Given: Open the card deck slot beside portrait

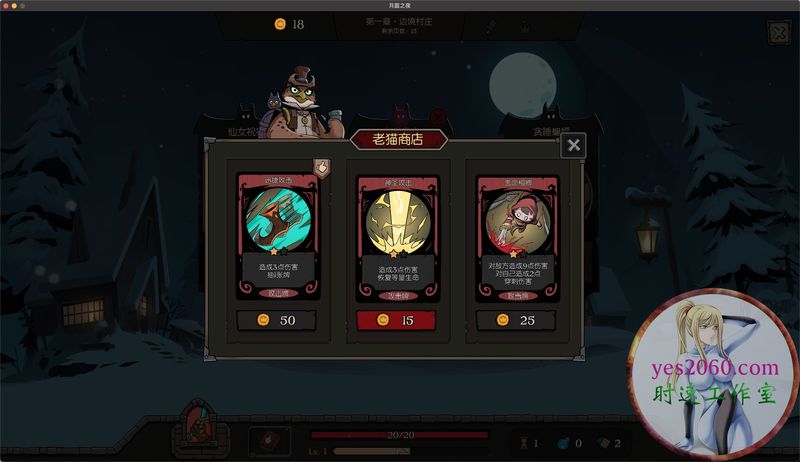Looking at the screenshot, I should tap(269, 441).
